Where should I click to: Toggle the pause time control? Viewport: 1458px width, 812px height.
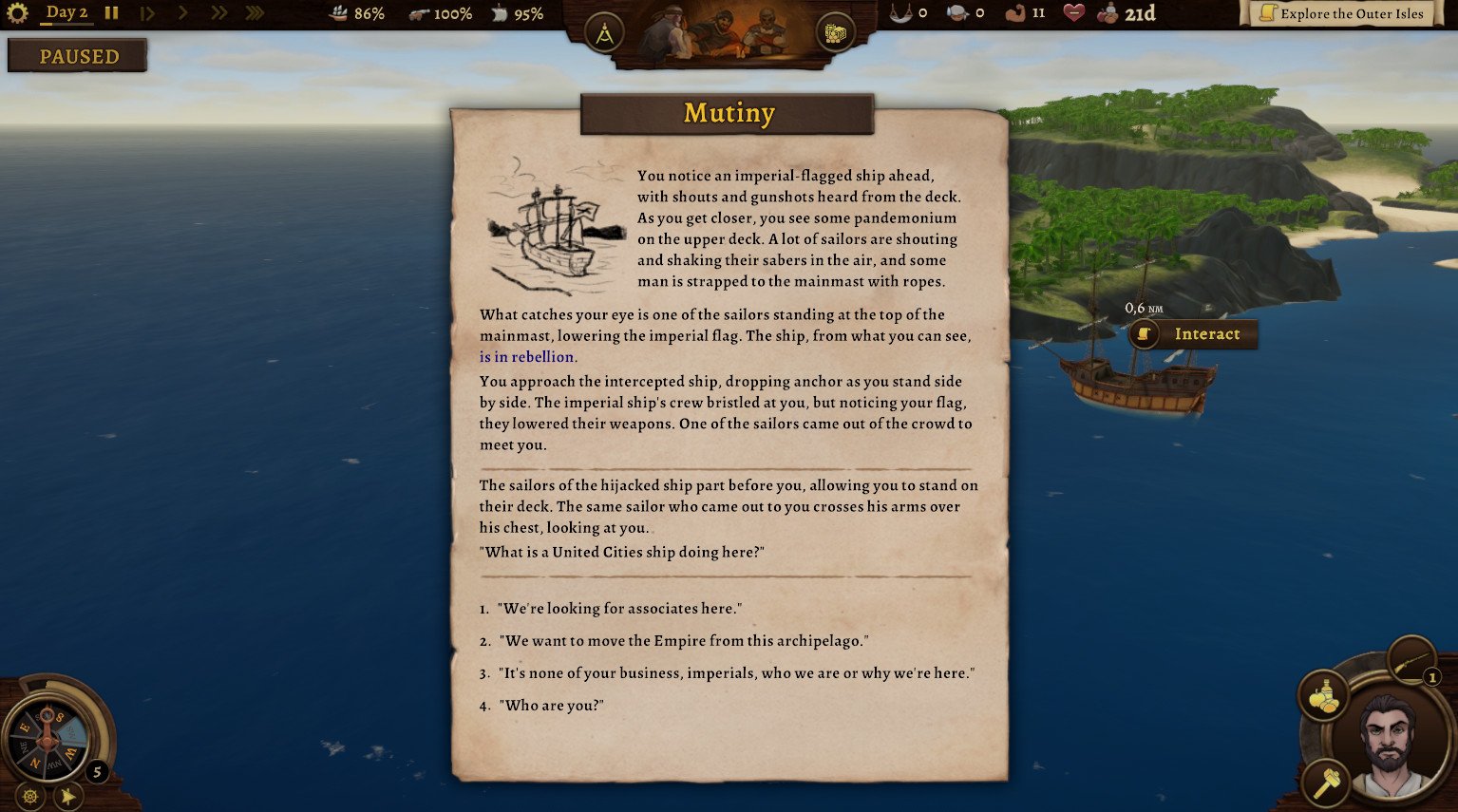coord(112,13)
